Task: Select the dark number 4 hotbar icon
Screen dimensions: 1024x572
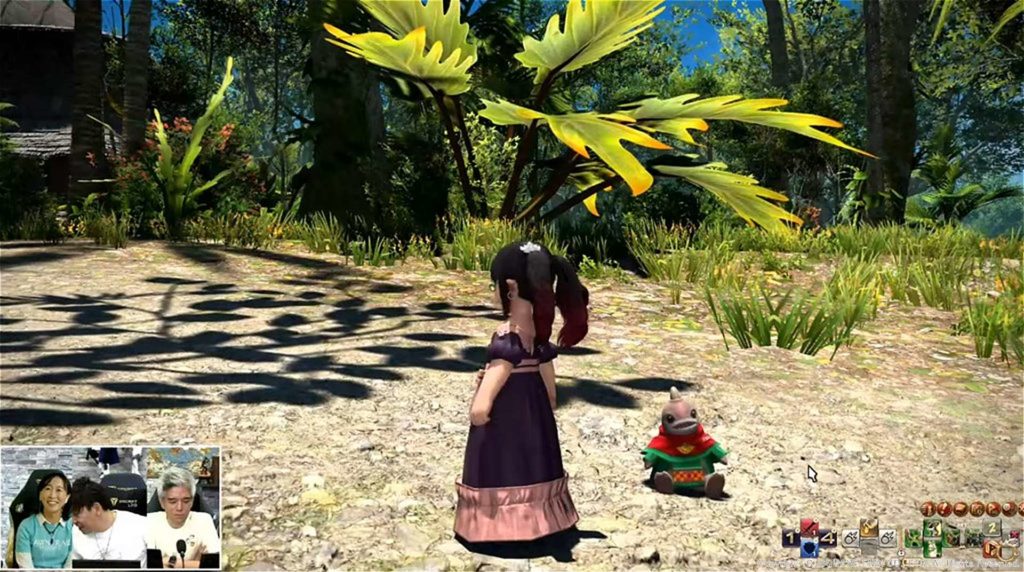Action: (828, 538)
